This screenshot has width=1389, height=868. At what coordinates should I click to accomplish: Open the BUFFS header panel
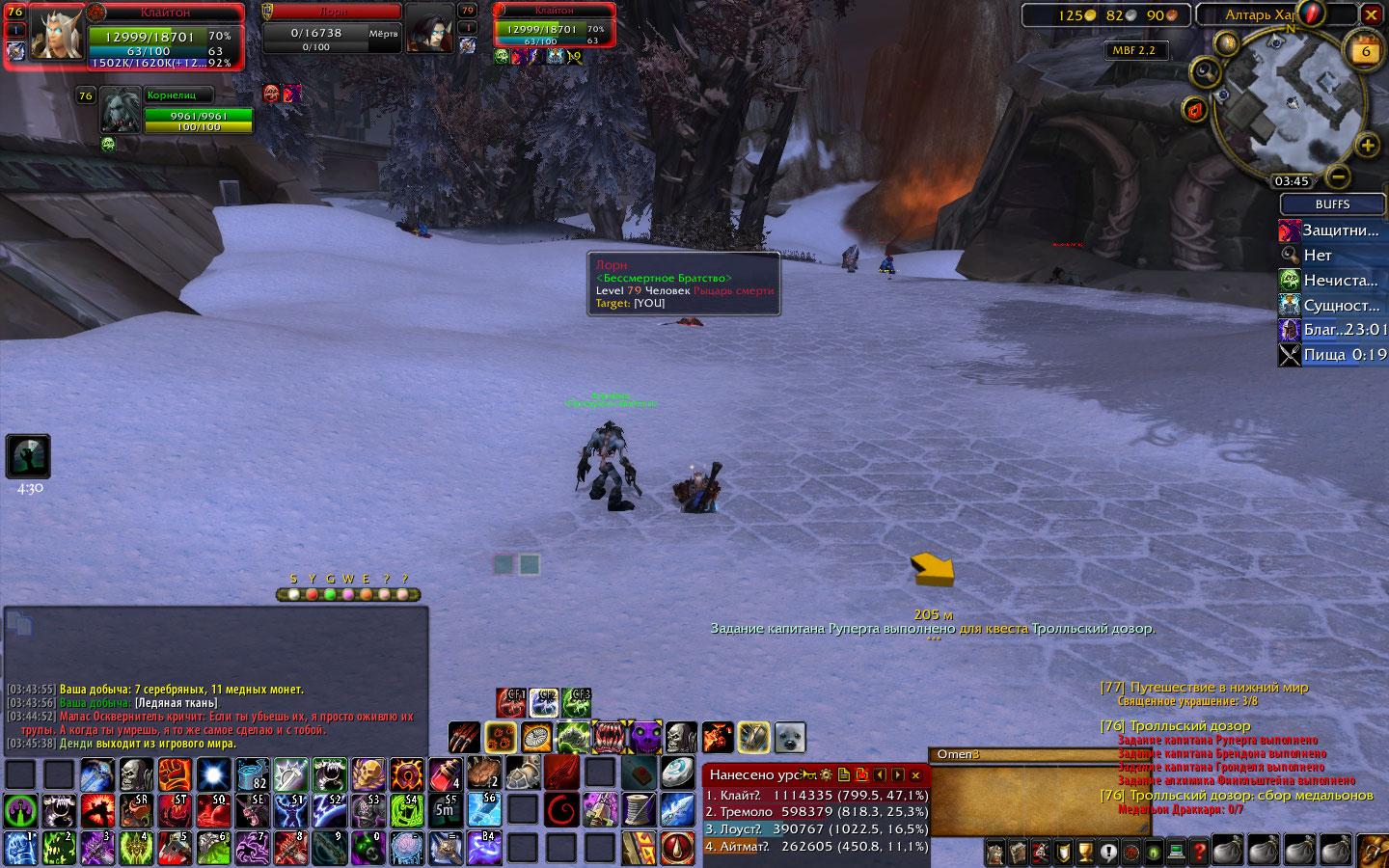point(1332,204)
